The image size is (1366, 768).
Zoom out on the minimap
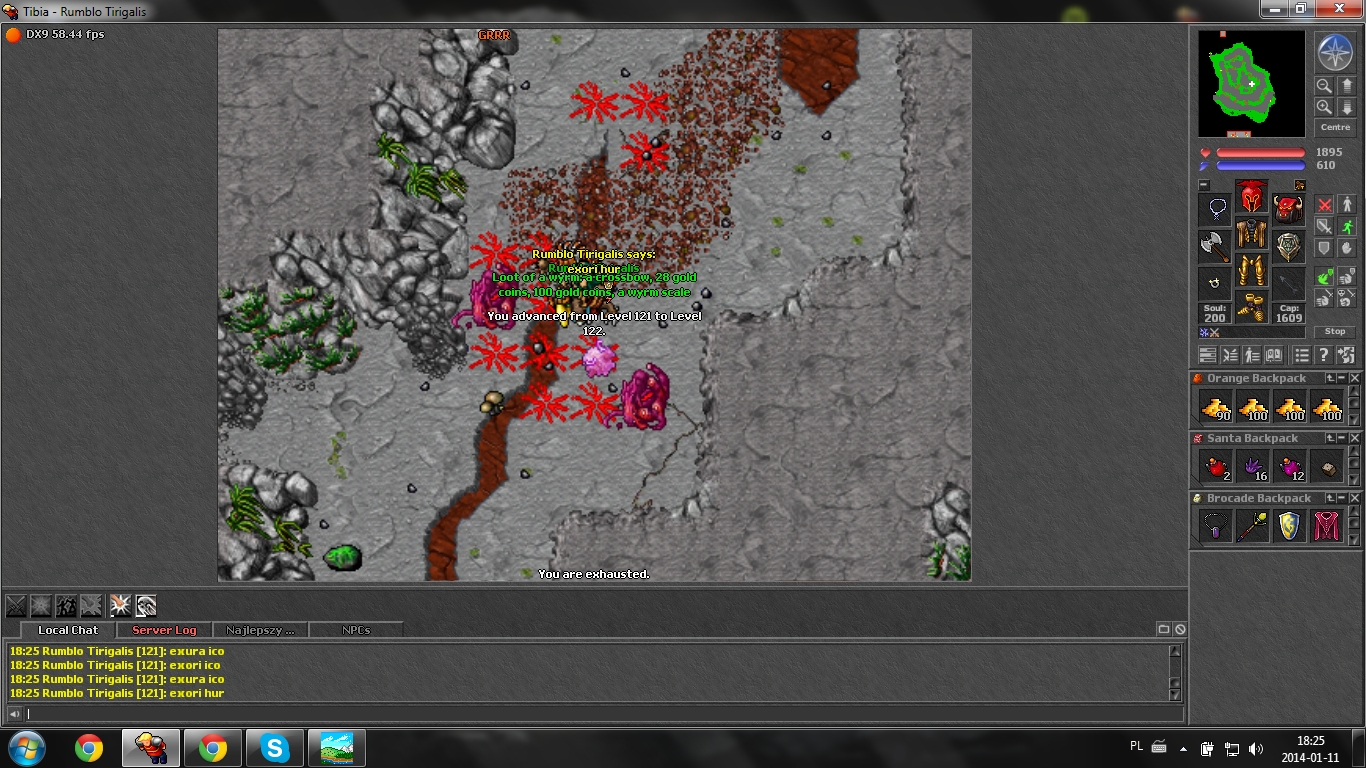pos(1323,86)
